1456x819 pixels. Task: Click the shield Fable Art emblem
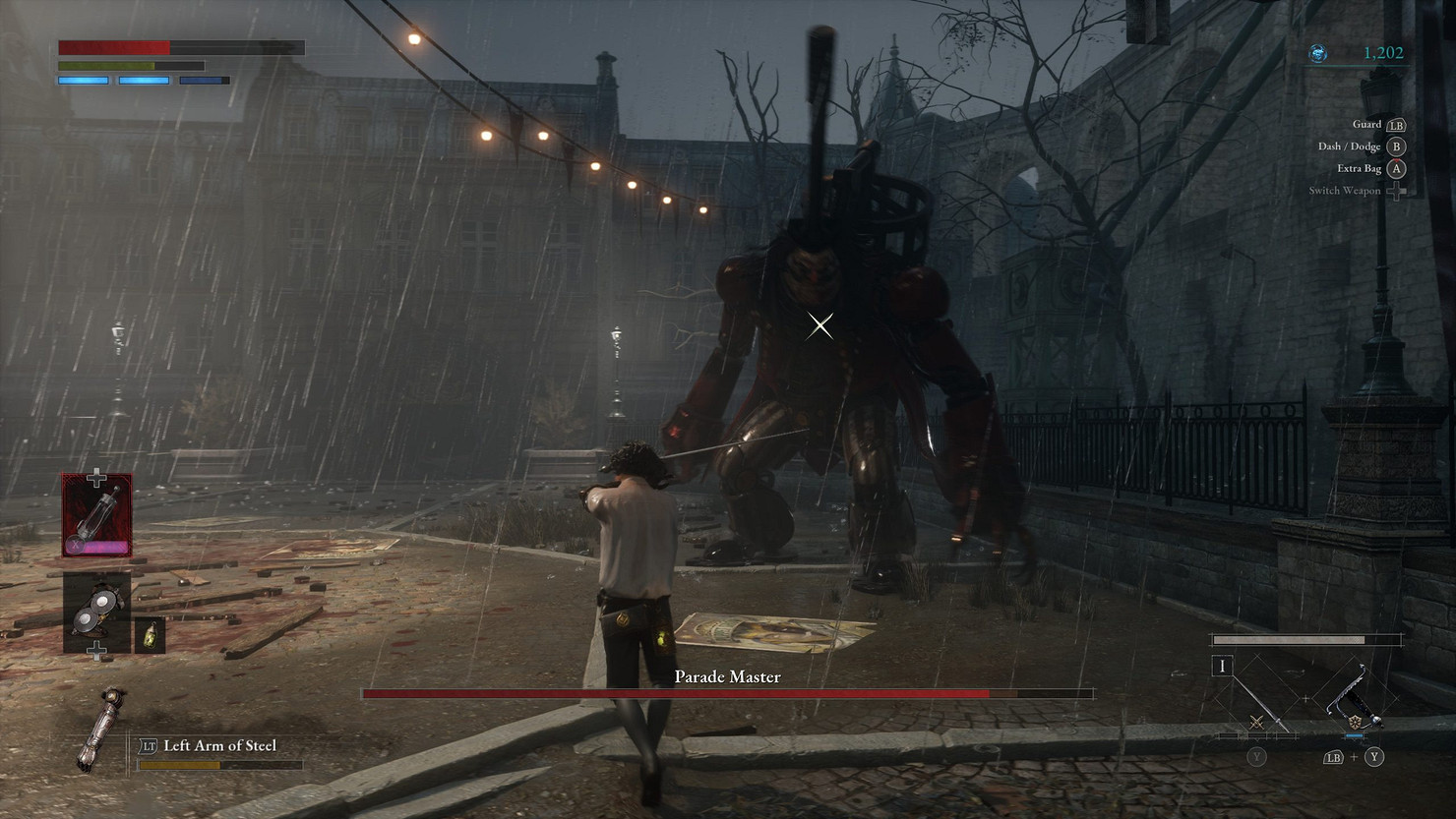pyautogui.click(x=1355, y=723)
